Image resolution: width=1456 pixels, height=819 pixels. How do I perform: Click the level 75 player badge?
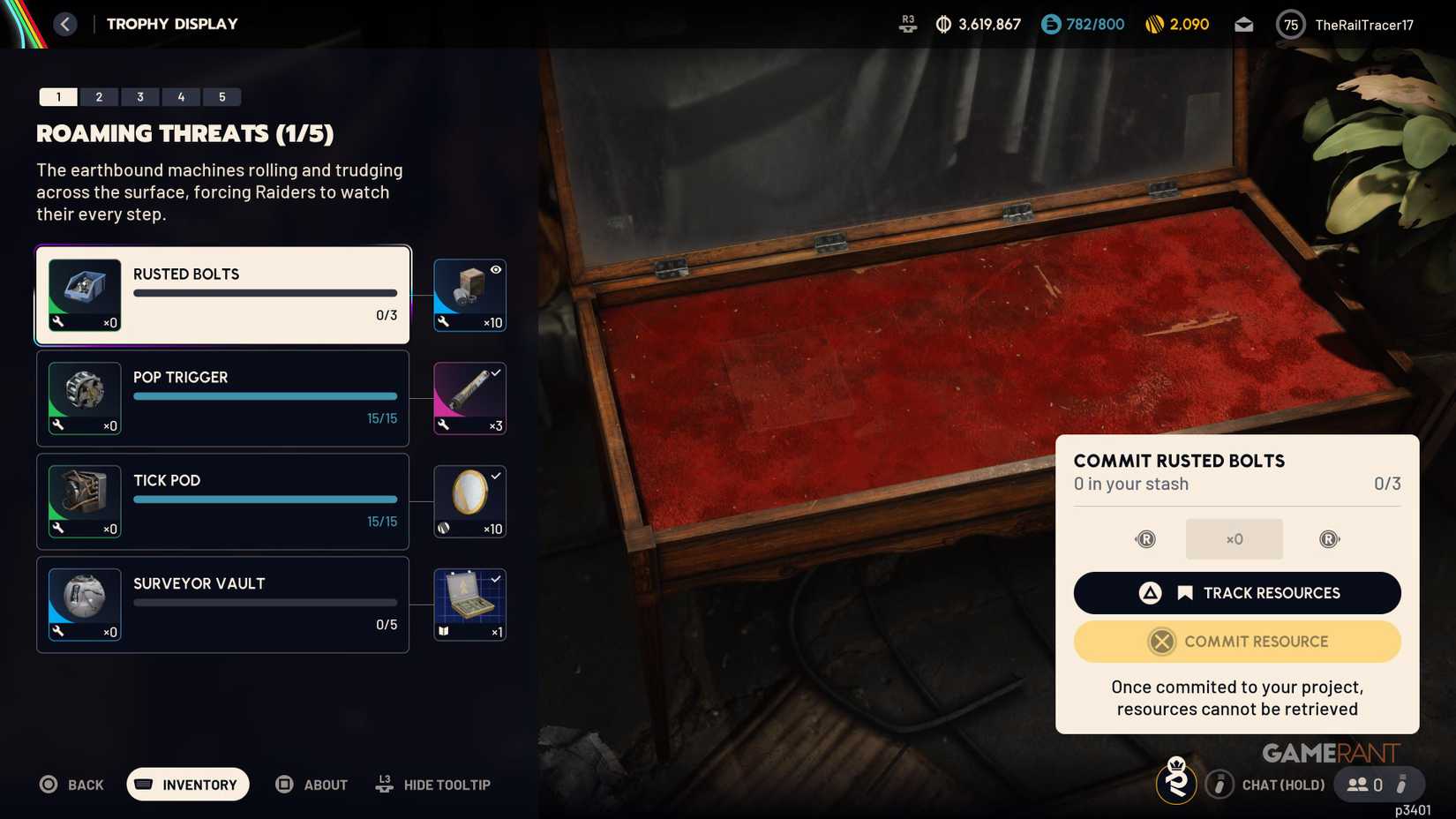coord(1290,24)
